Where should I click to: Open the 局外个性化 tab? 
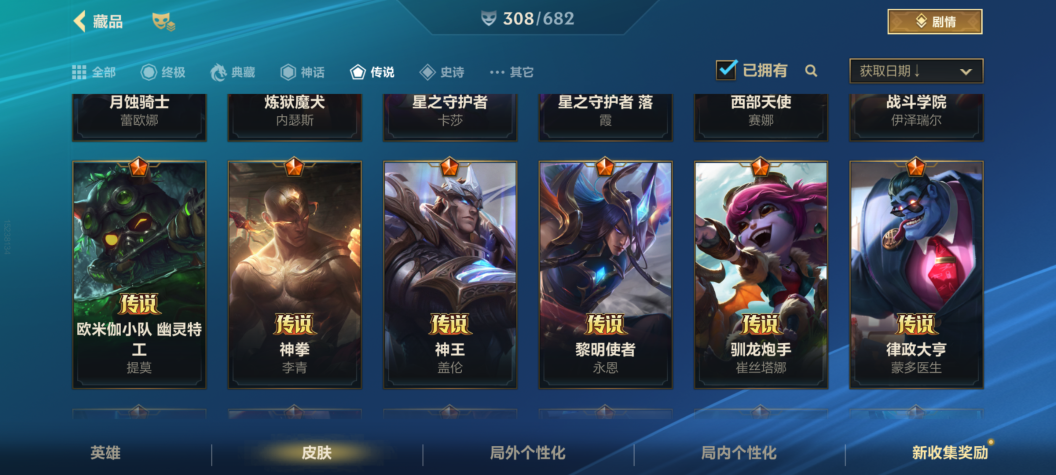pyautogui.click(x=527, y=453)
